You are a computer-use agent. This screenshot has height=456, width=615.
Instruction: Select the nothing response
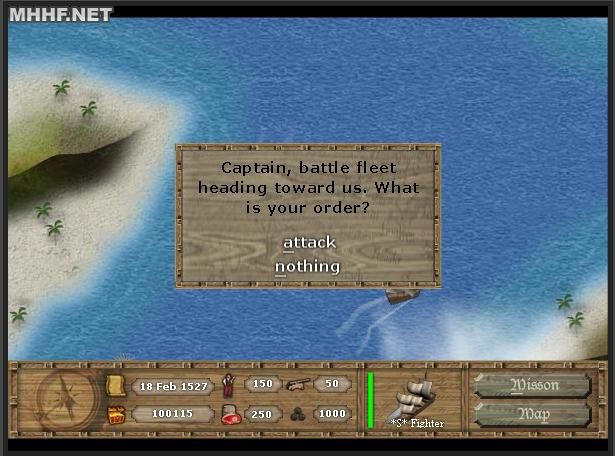tap(308, 266)
